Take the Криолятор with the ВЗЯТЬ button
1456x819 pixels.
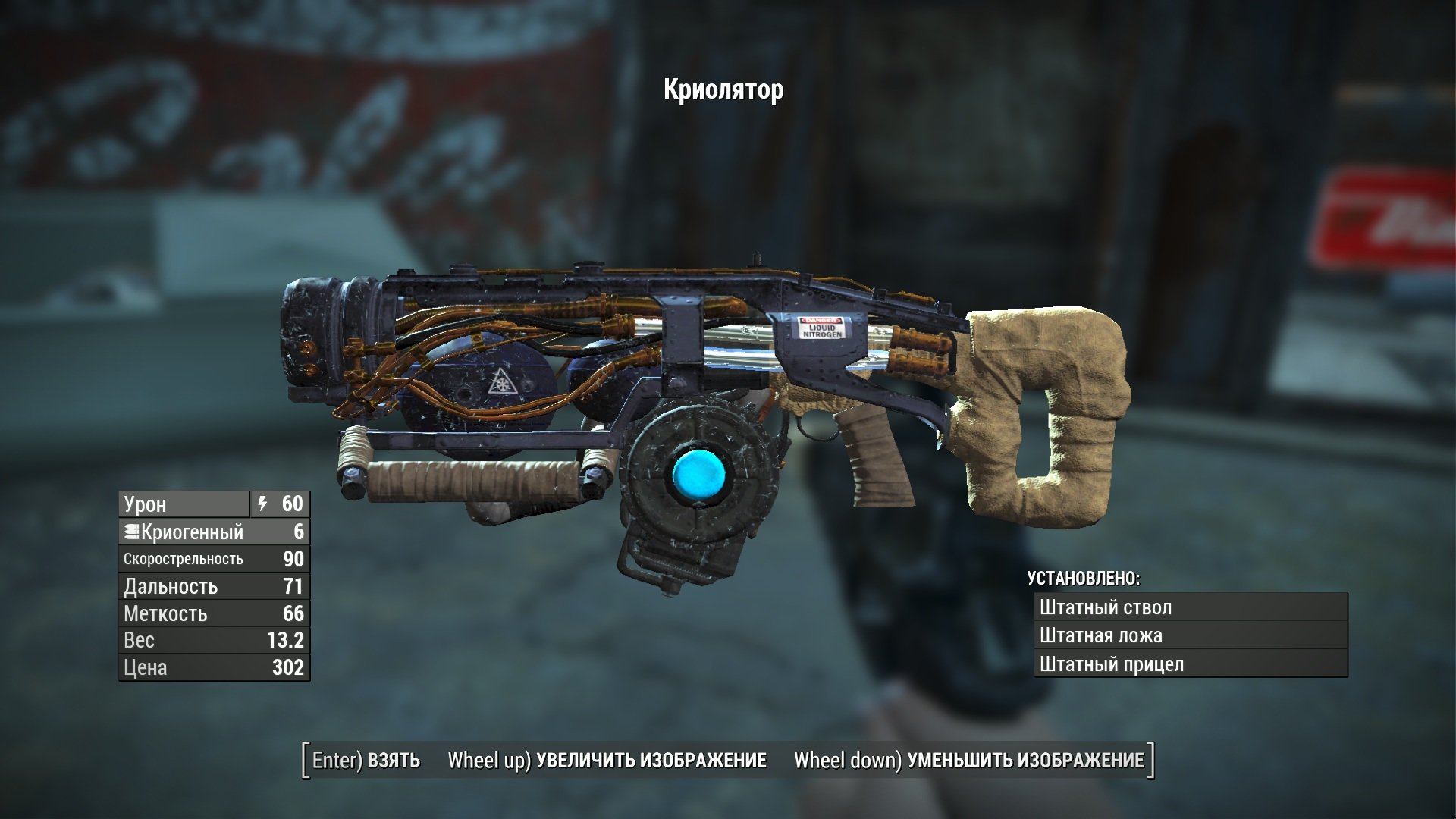pyautogui.click(x=366, y=760)
